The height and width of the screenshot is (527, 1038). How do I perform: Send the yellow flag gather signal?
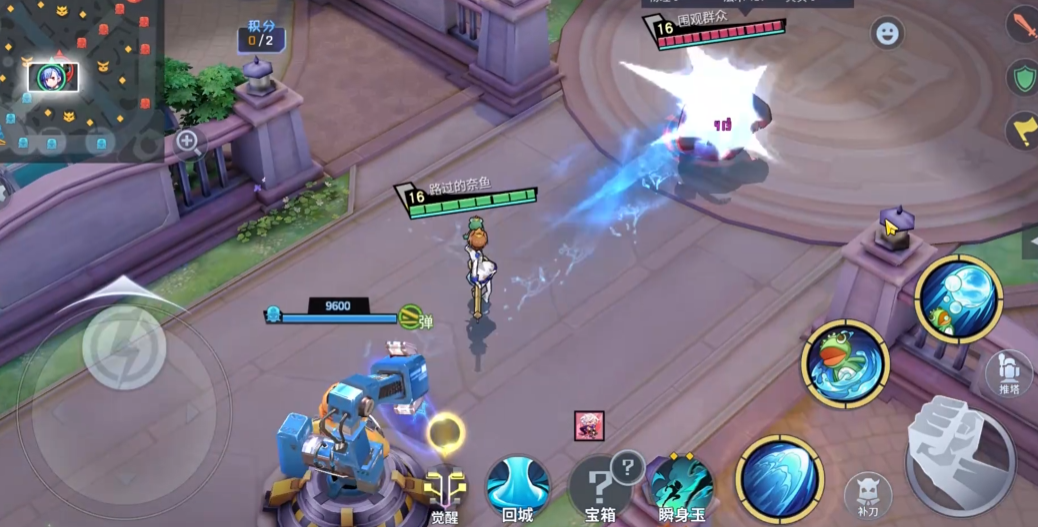tap(1024, 129)
